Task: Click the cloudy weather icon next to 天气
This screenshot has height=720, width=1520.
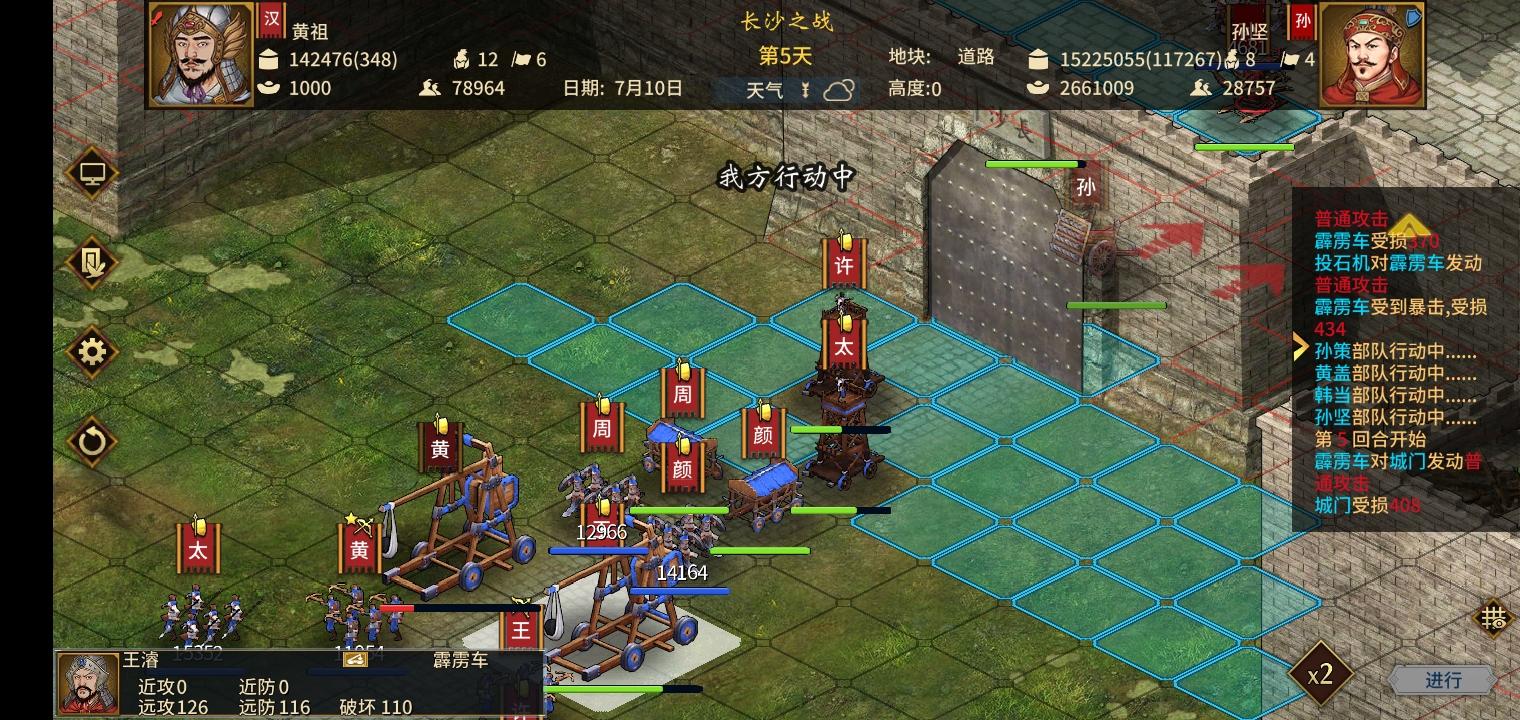Action: coord(838,89)
